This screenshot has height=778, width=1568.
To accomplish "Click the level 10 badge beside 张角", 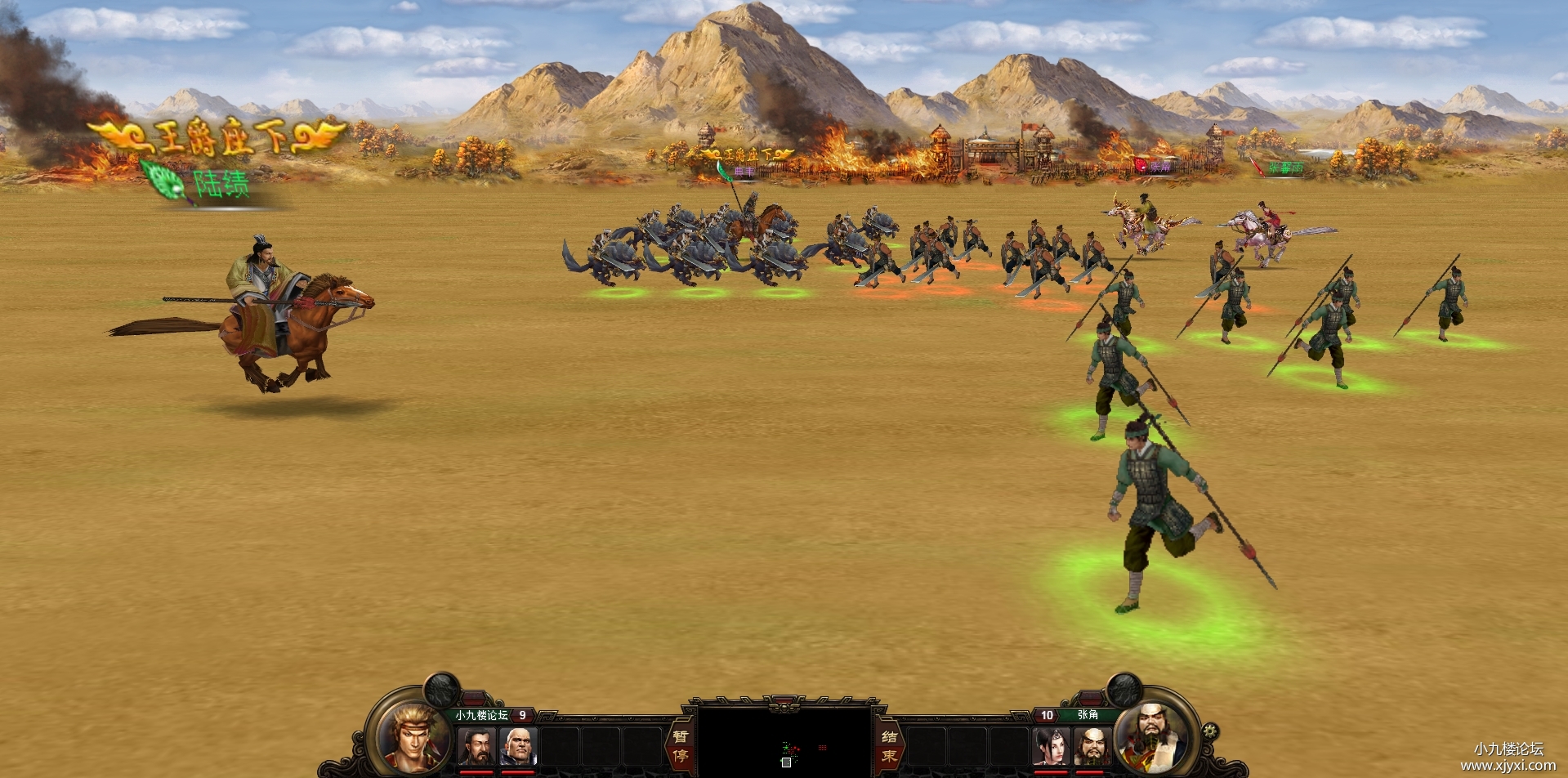I will click(x=1047, y=714).
